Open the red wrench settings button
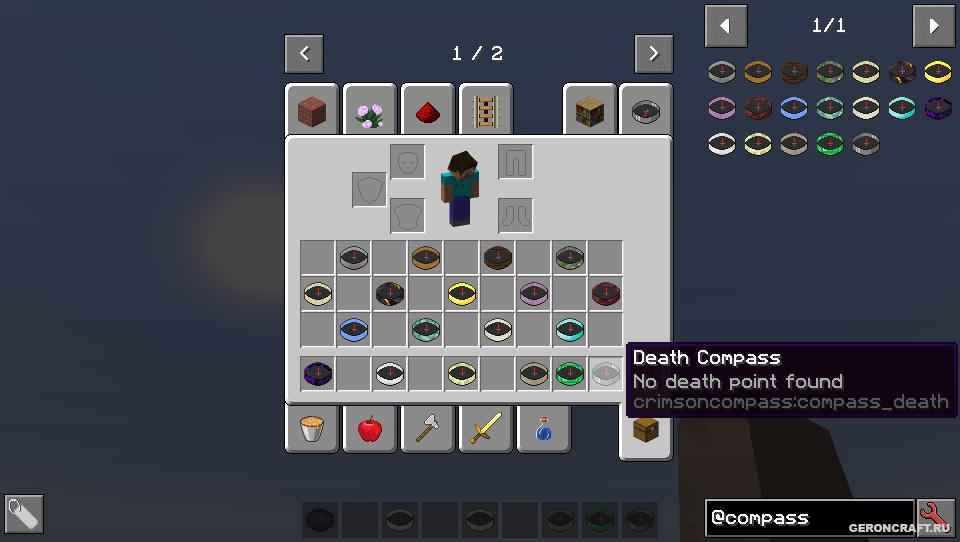Screen dimensions: 960x542 tap(936, 517)
